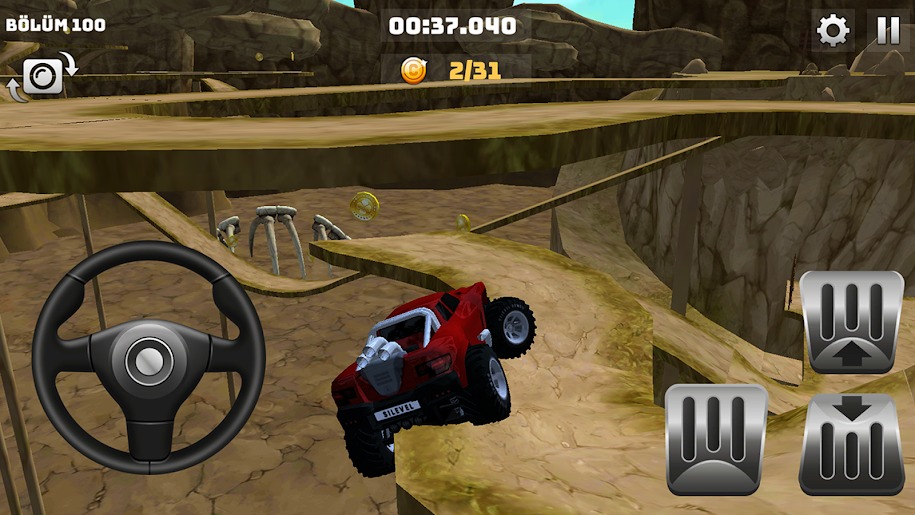915x515 pixels.
Task: Pause the game
Action: click(x=888, y=31)
